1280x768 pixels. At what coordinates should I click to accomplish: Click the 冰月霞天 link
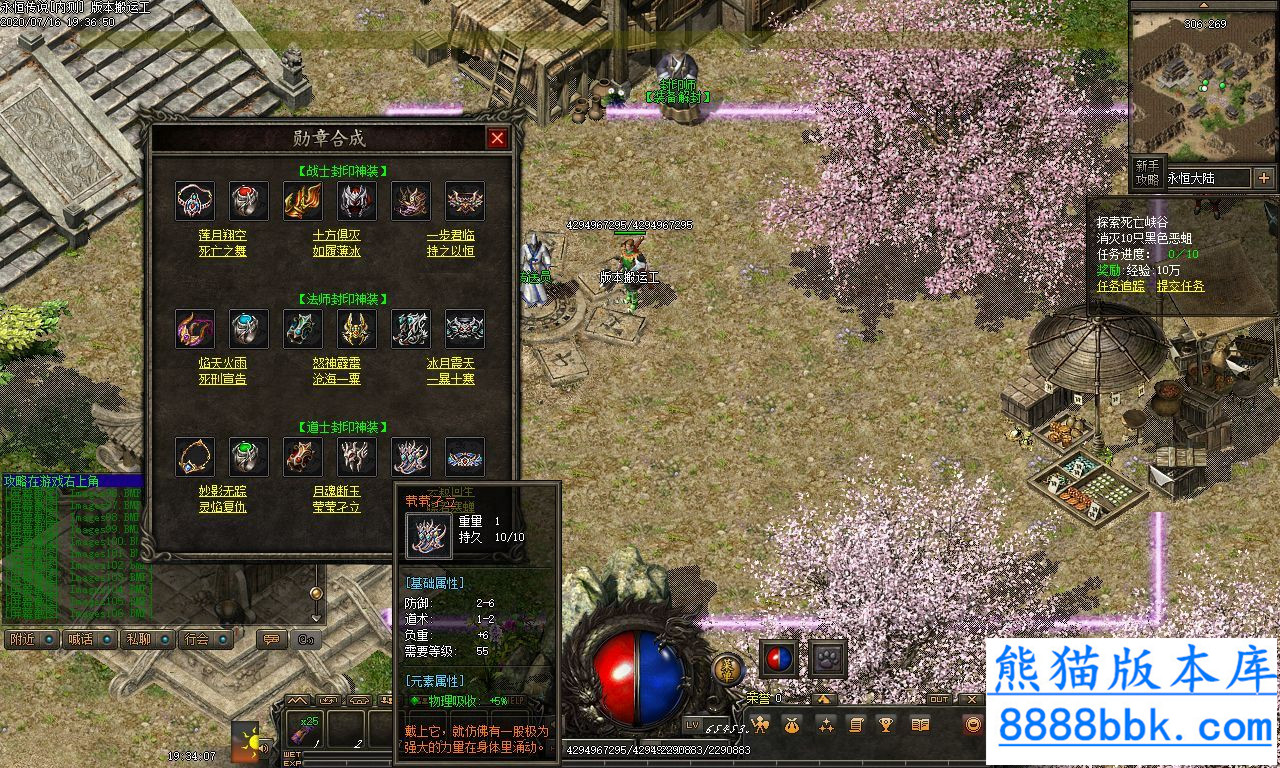tap(450, 364)
